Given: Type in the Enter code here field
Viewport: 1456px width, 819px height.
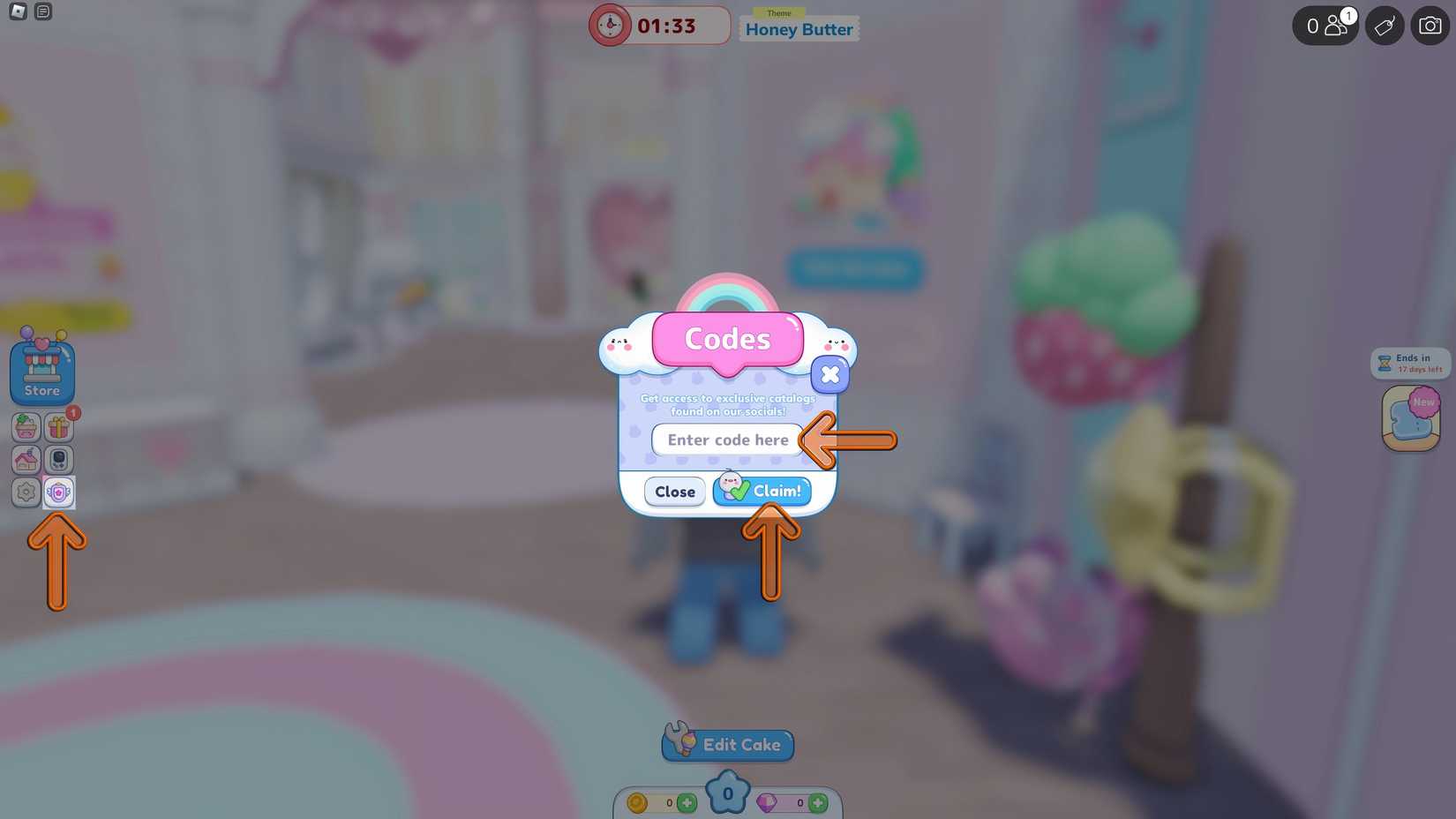Looking at the screenshot, I should [x=727, y=440].
